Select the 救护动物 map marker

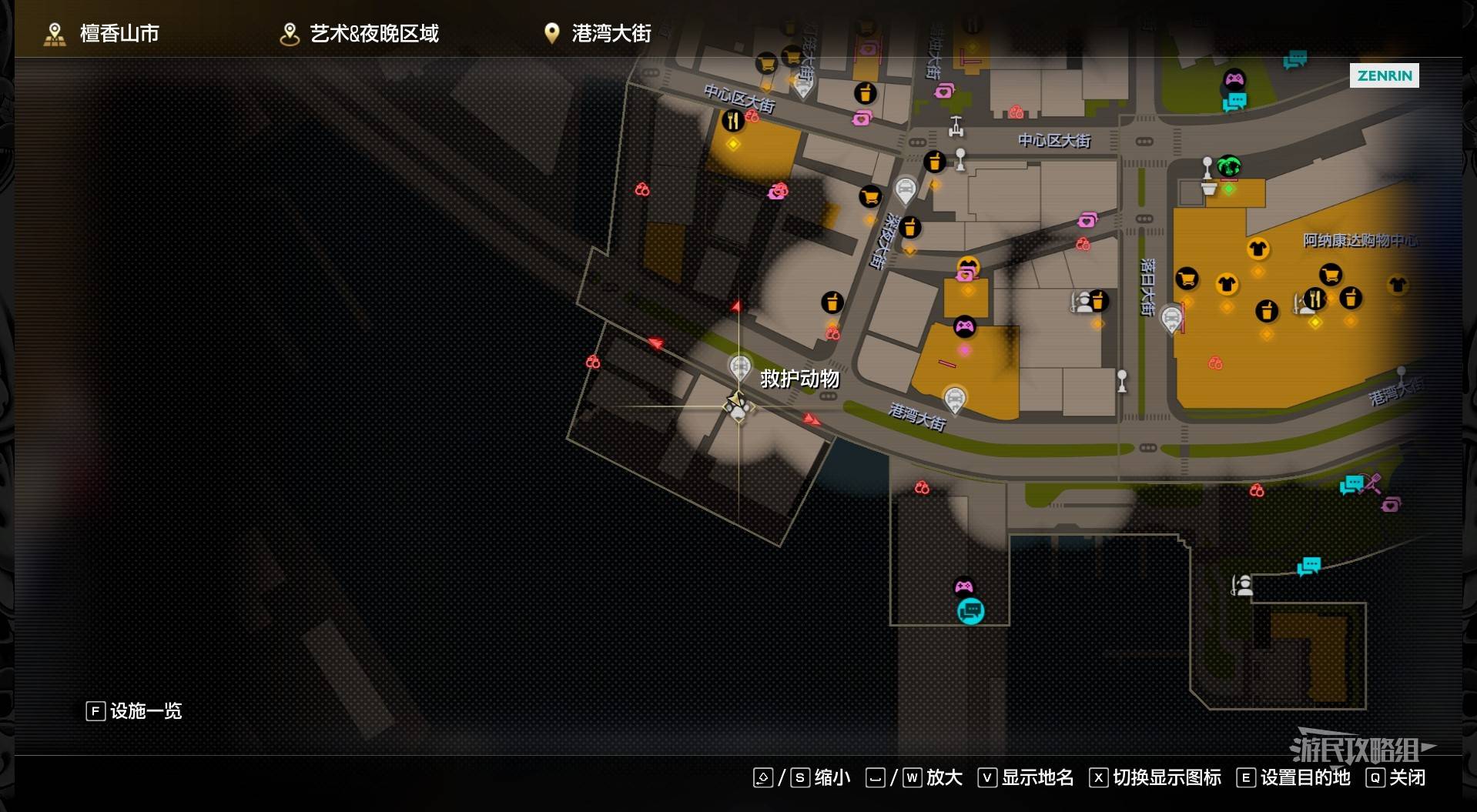click(x=740, y=367)
